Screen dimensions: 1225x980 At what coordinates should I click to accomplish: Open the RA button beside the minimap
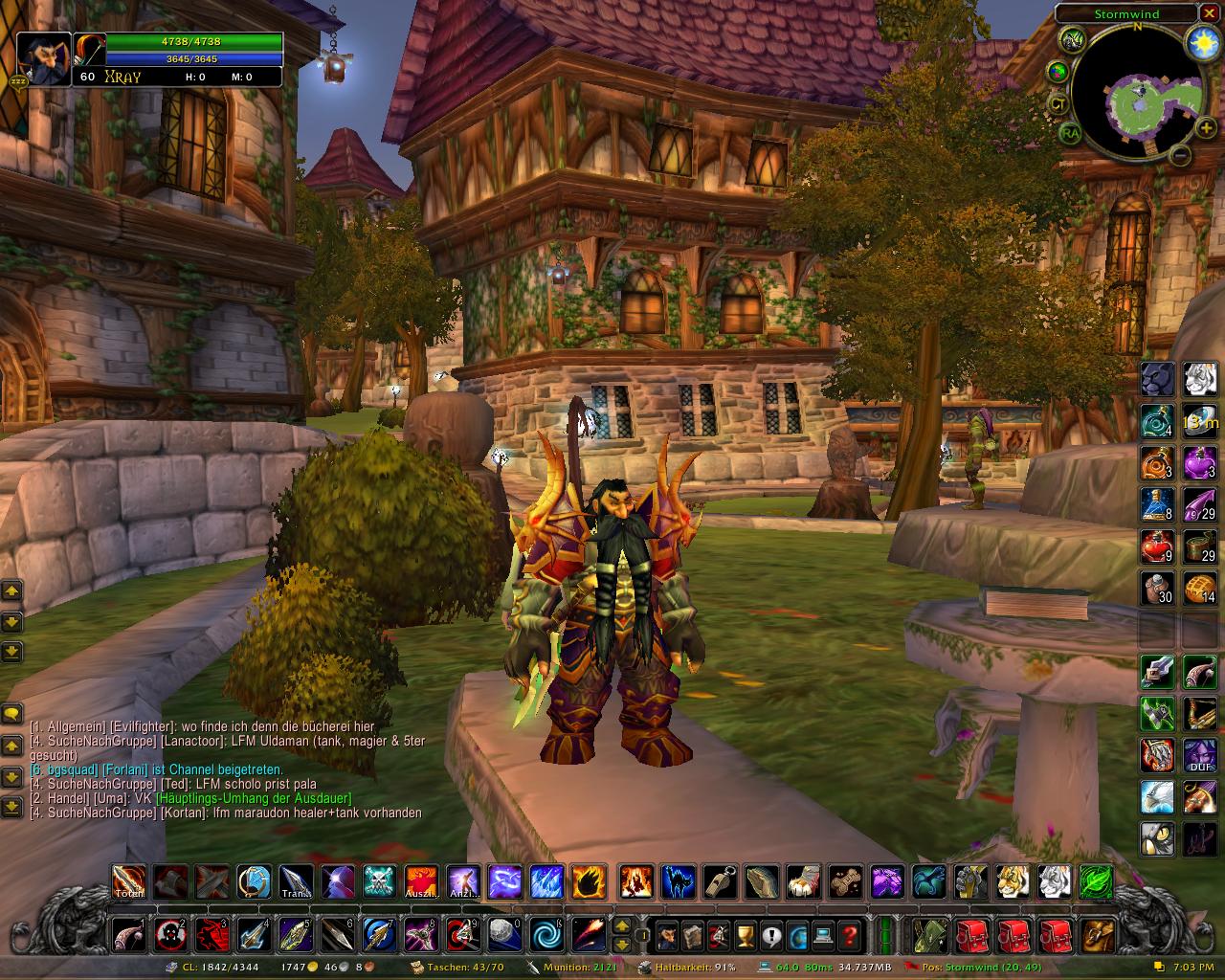(x=1070, y=133)
